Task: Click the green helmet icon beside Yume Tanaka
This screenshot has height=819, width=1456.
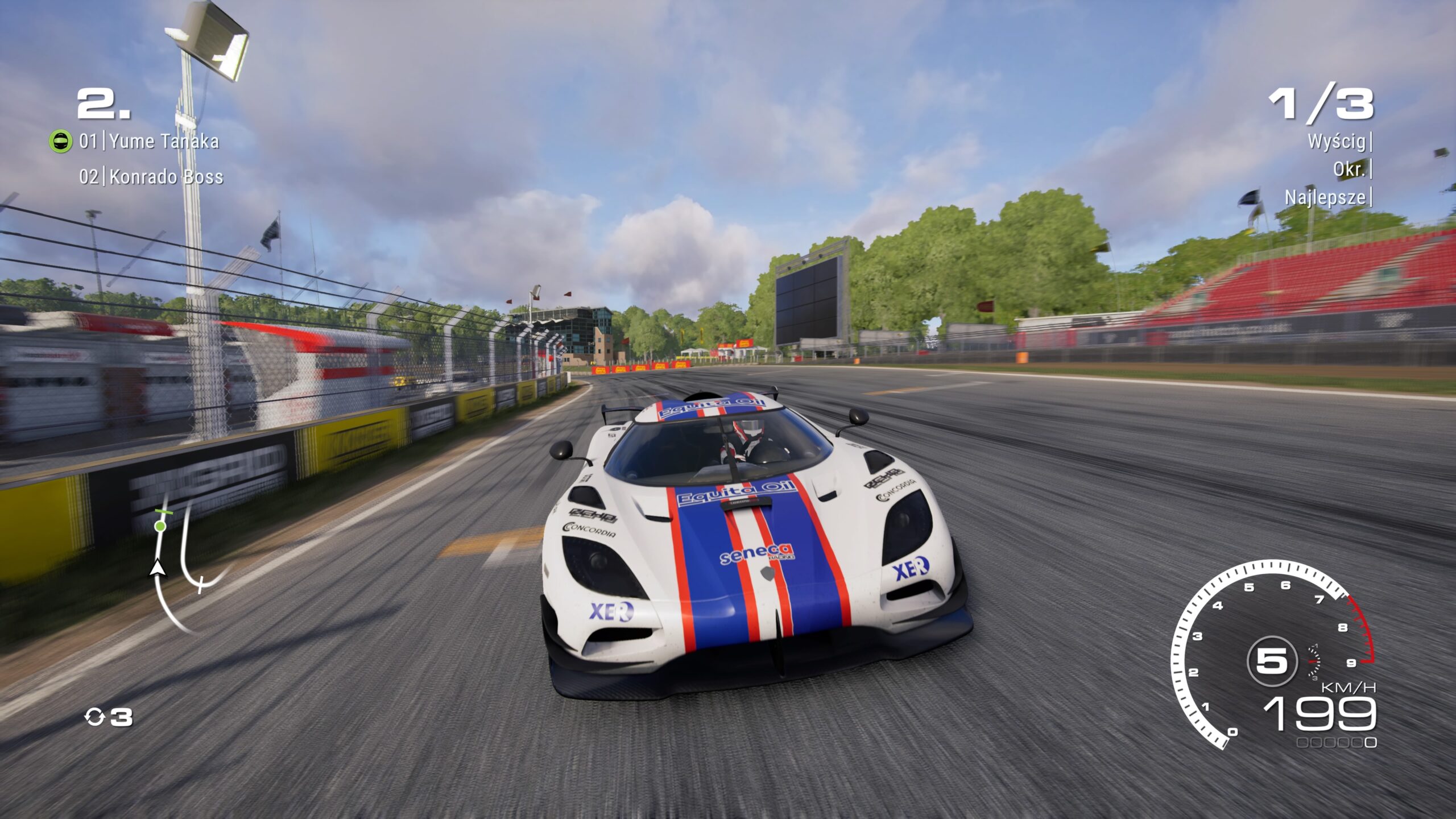Action: pos(61,141)
